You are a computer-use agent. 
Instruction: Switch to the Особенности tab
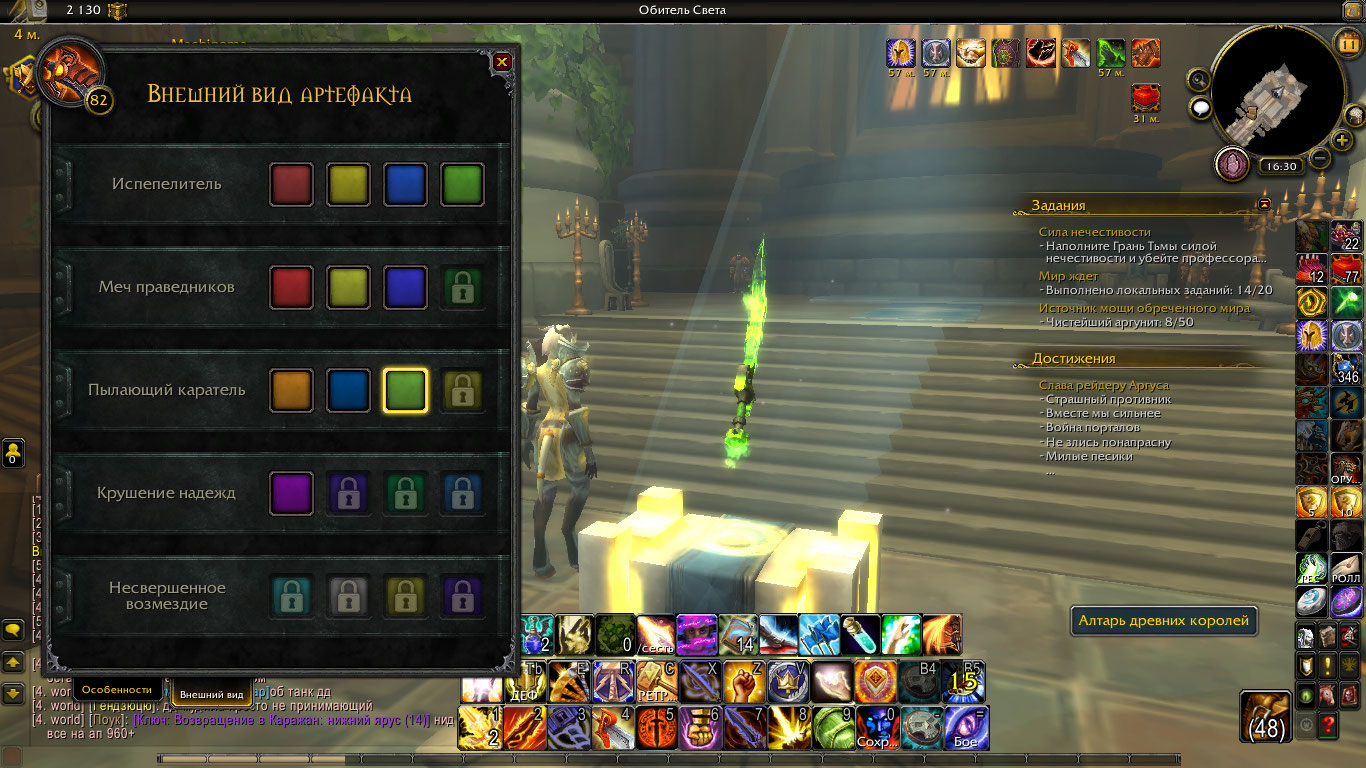[x=117, y=689]
